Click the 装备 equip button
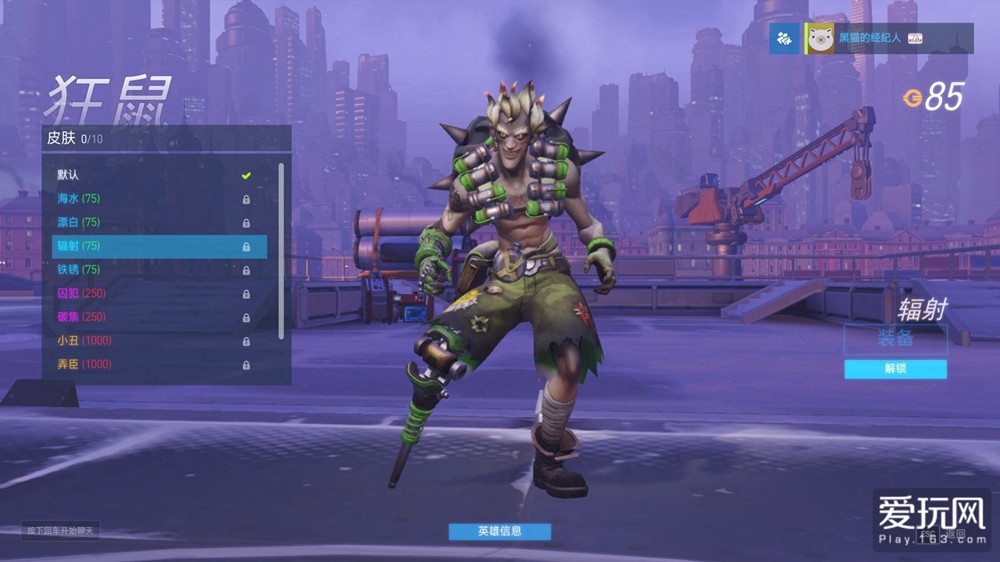Screen dimensions: 1000x562 [895, 338]
